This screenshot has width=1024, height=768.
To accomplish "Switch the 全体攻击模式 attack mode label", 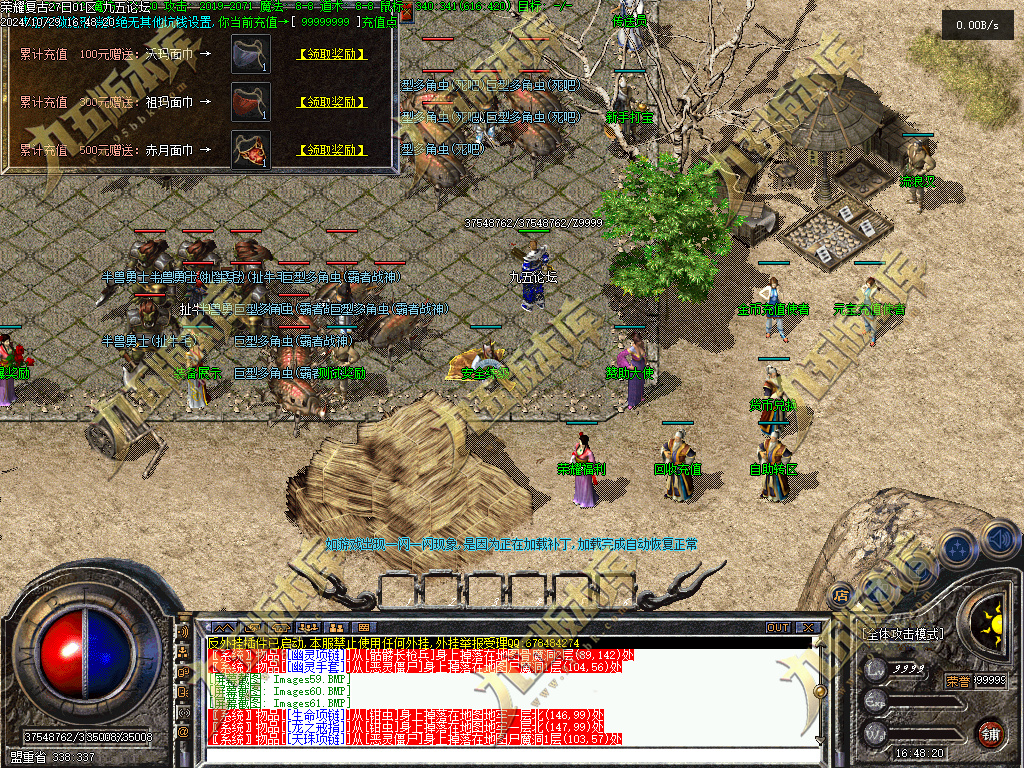I will click(903, 634).
